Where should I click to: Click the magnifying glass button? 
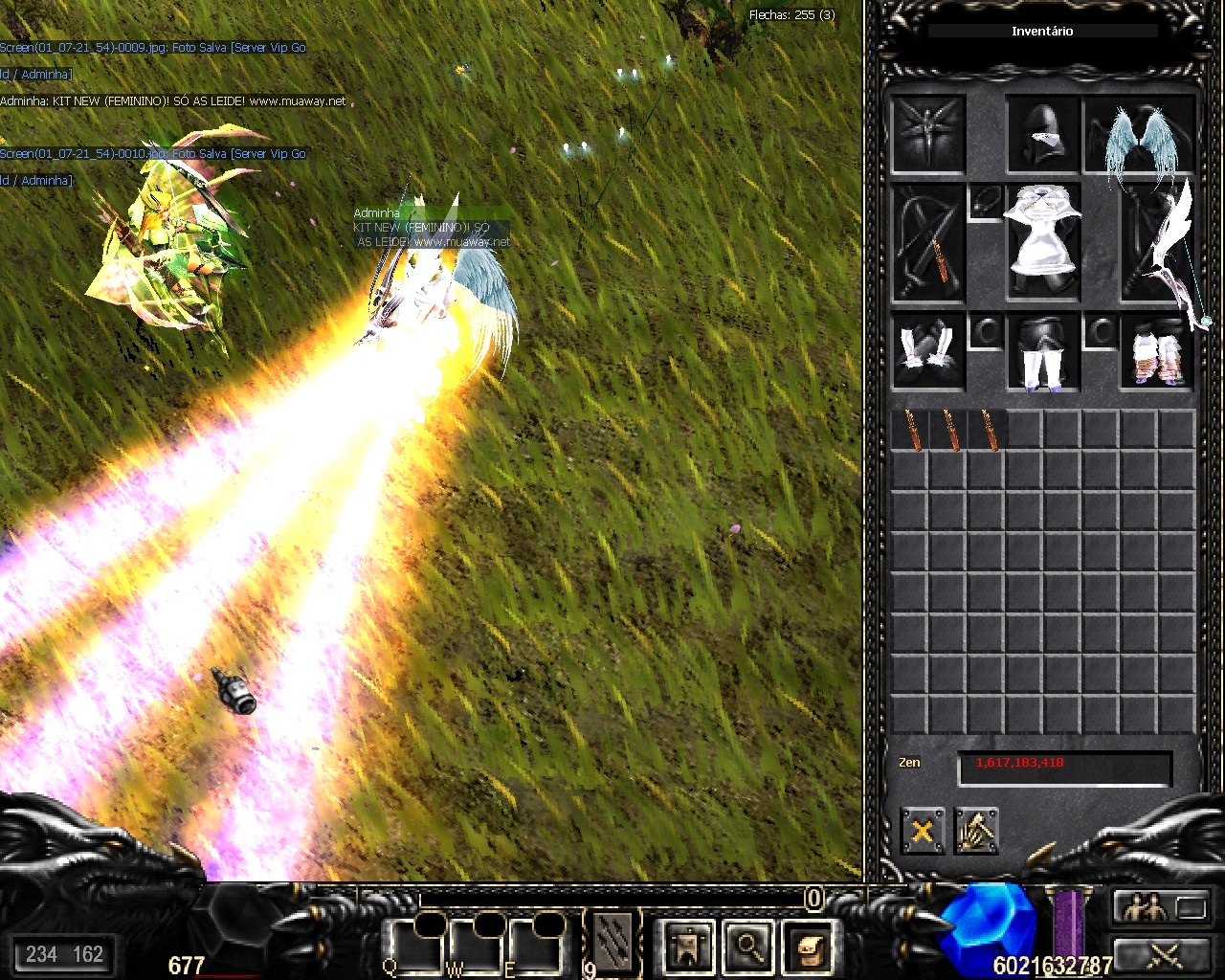pyautogui.click(x=747, y=947)
